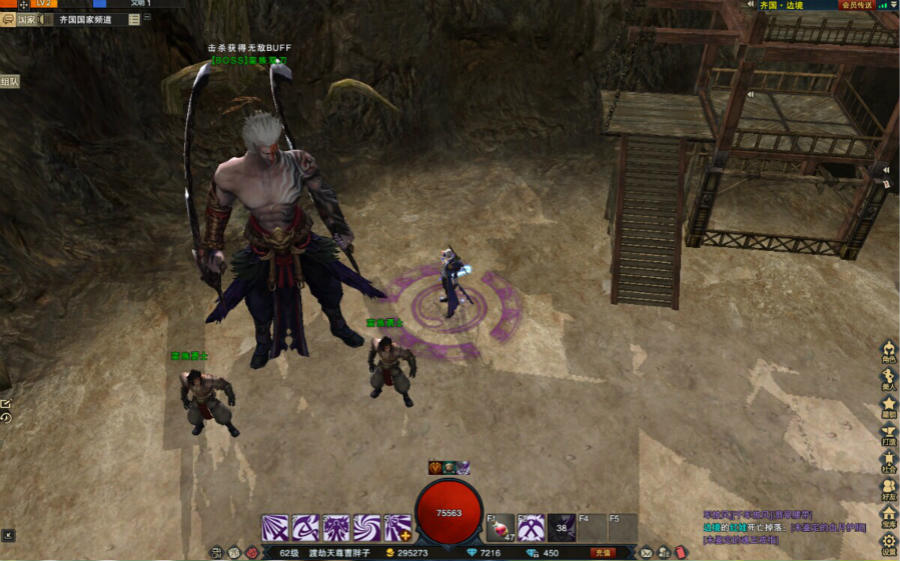Use the dark item slot showing 38
The height and width of the screenshot is (561, 900).
[x=562, y=528]
